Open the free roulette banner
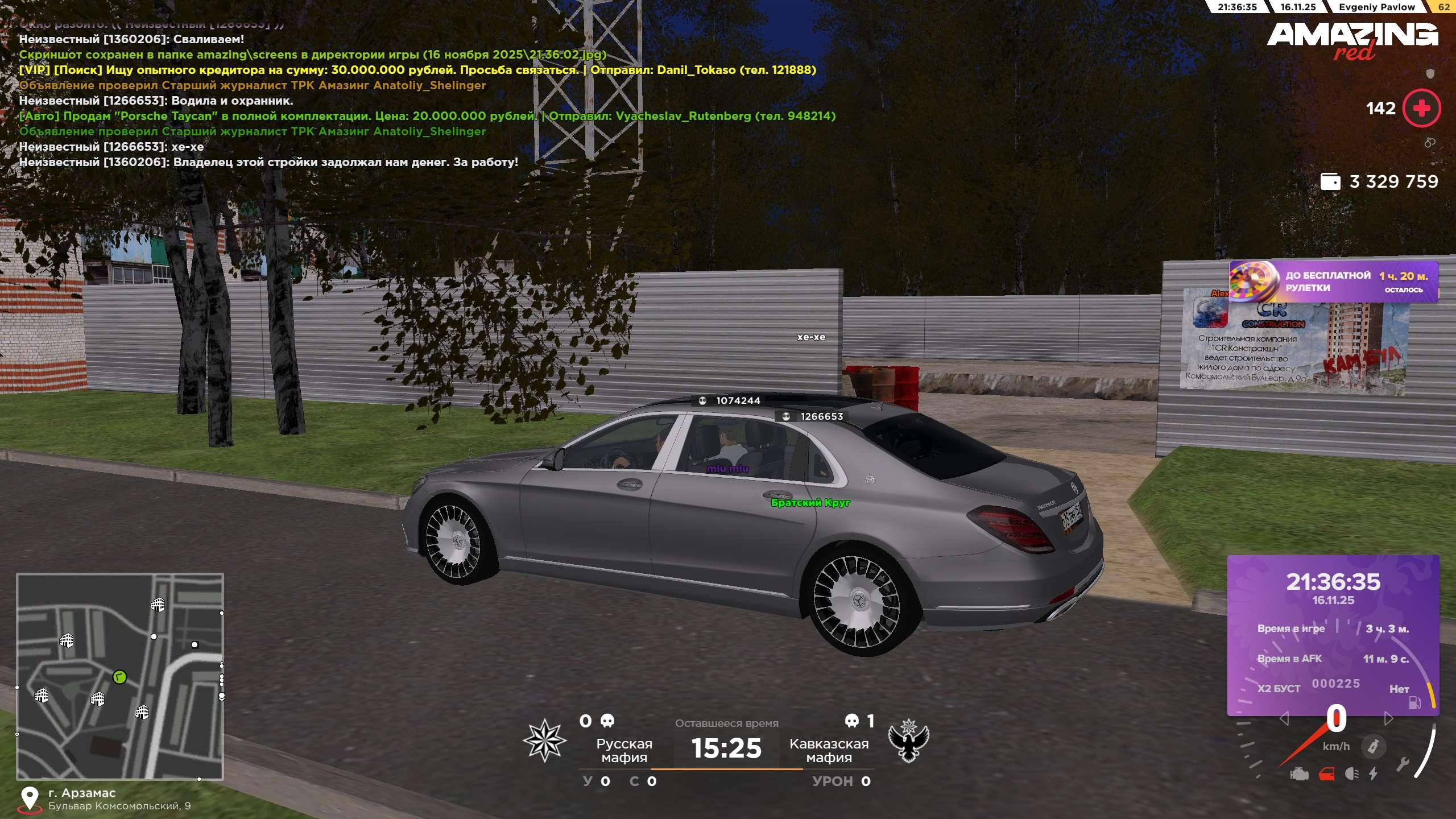The image size is (1456, 819). click(x=1333, y=282)
